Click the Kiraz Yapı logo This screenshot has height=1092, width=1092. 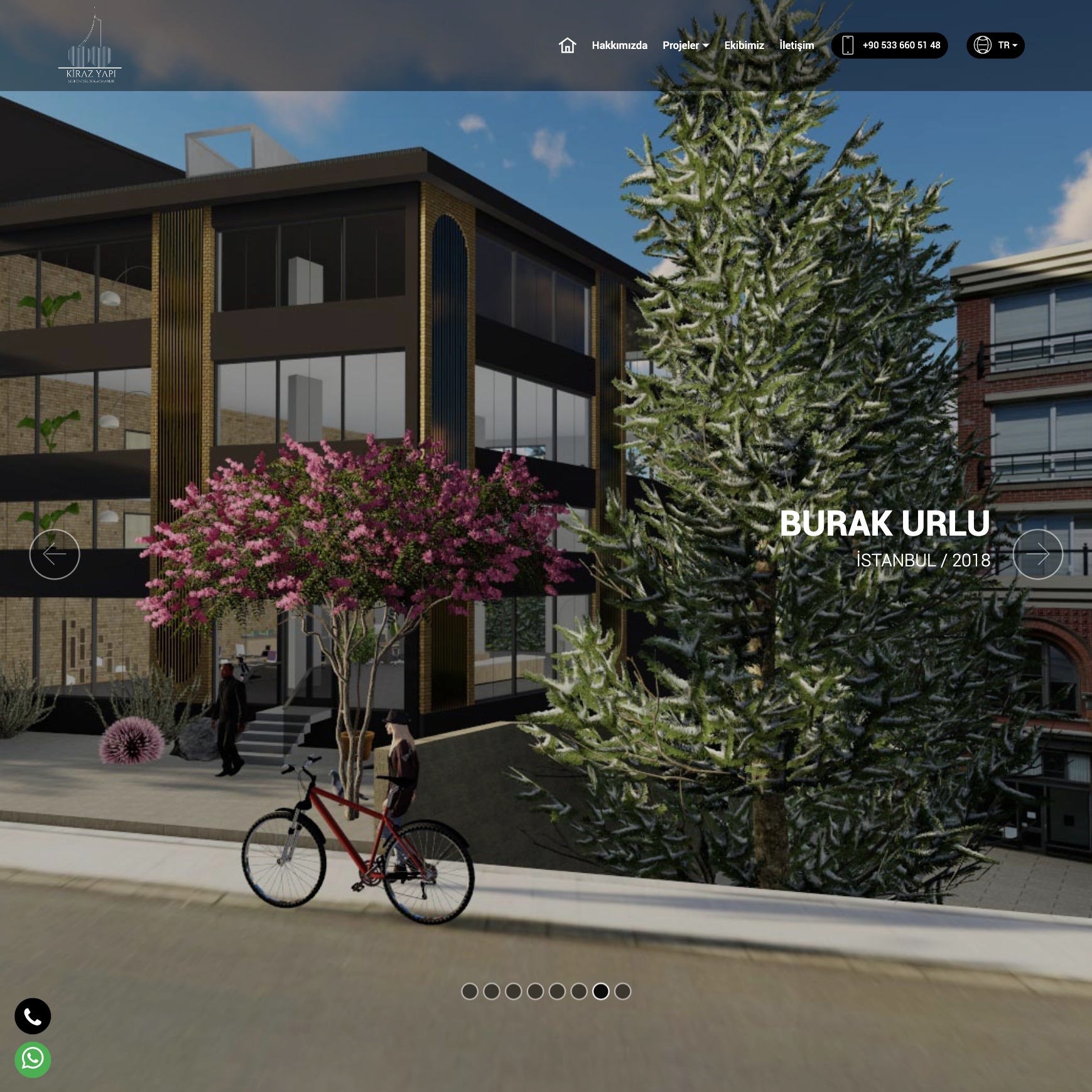point(90,47)
